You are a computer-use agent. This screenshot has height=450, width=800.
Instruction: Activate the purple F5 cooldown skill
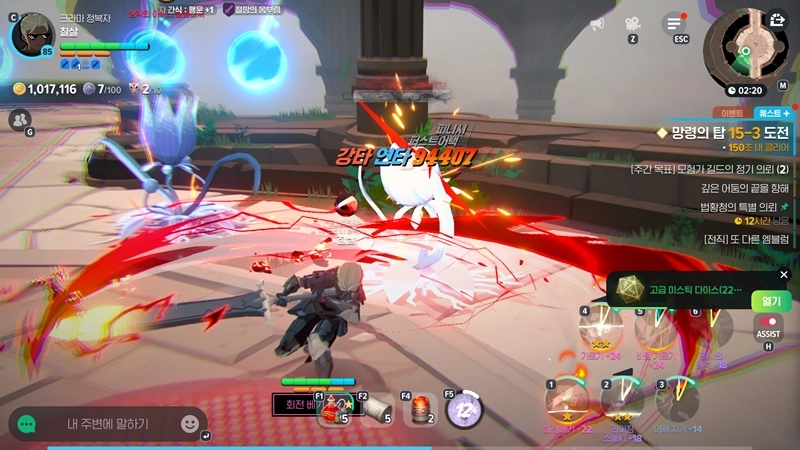click(x=463, y=408)
